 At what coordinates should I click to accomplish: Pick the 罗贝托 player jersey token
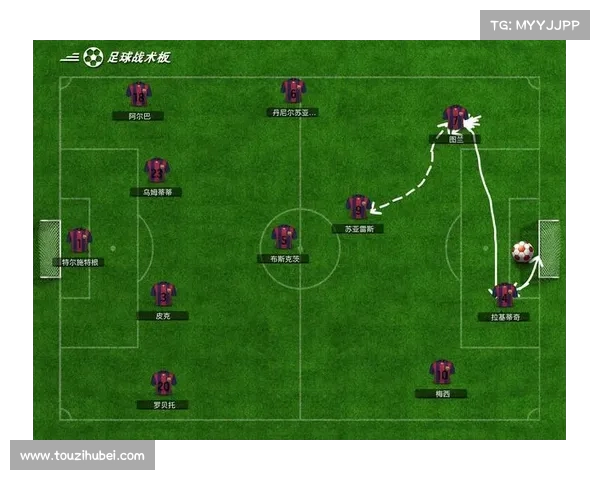(x=163, y=382)
